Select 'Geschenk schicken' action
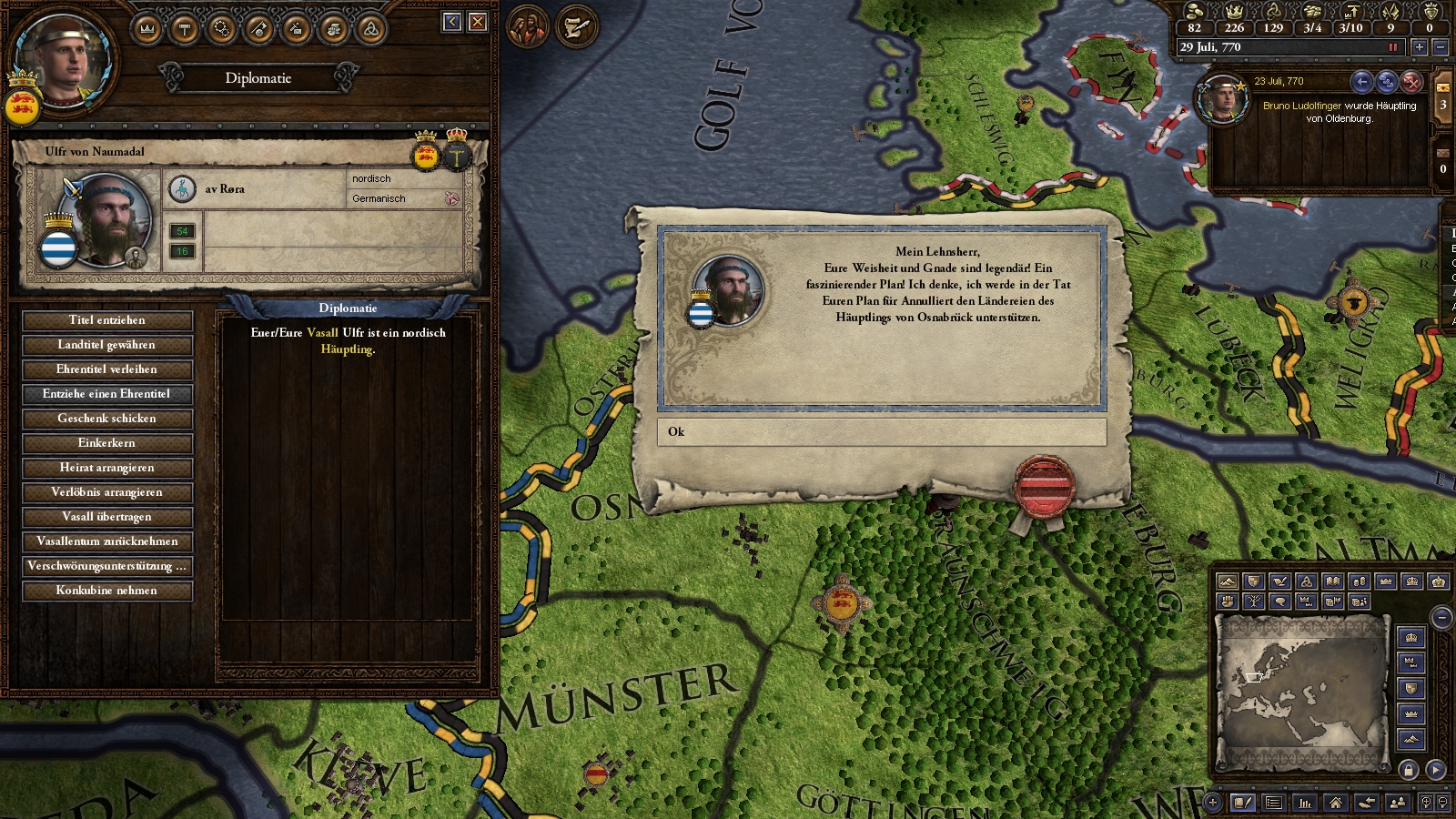1456x819 pixels. [107, 419]
